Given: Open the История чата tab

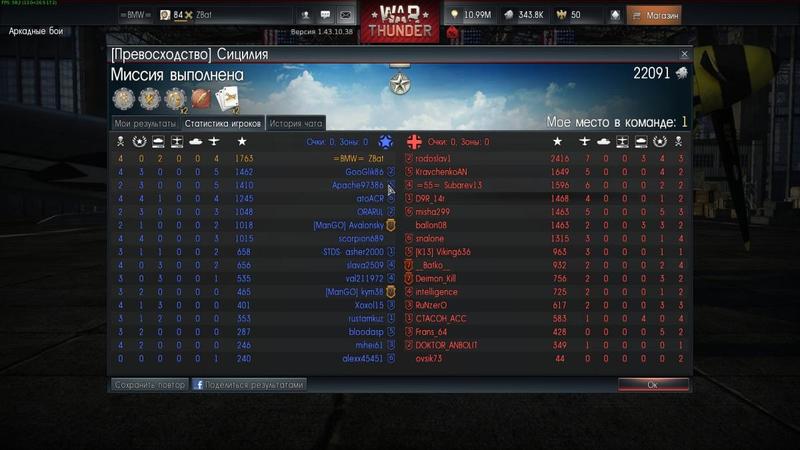Looking at the screenshot, I should [x=296, y=123].
